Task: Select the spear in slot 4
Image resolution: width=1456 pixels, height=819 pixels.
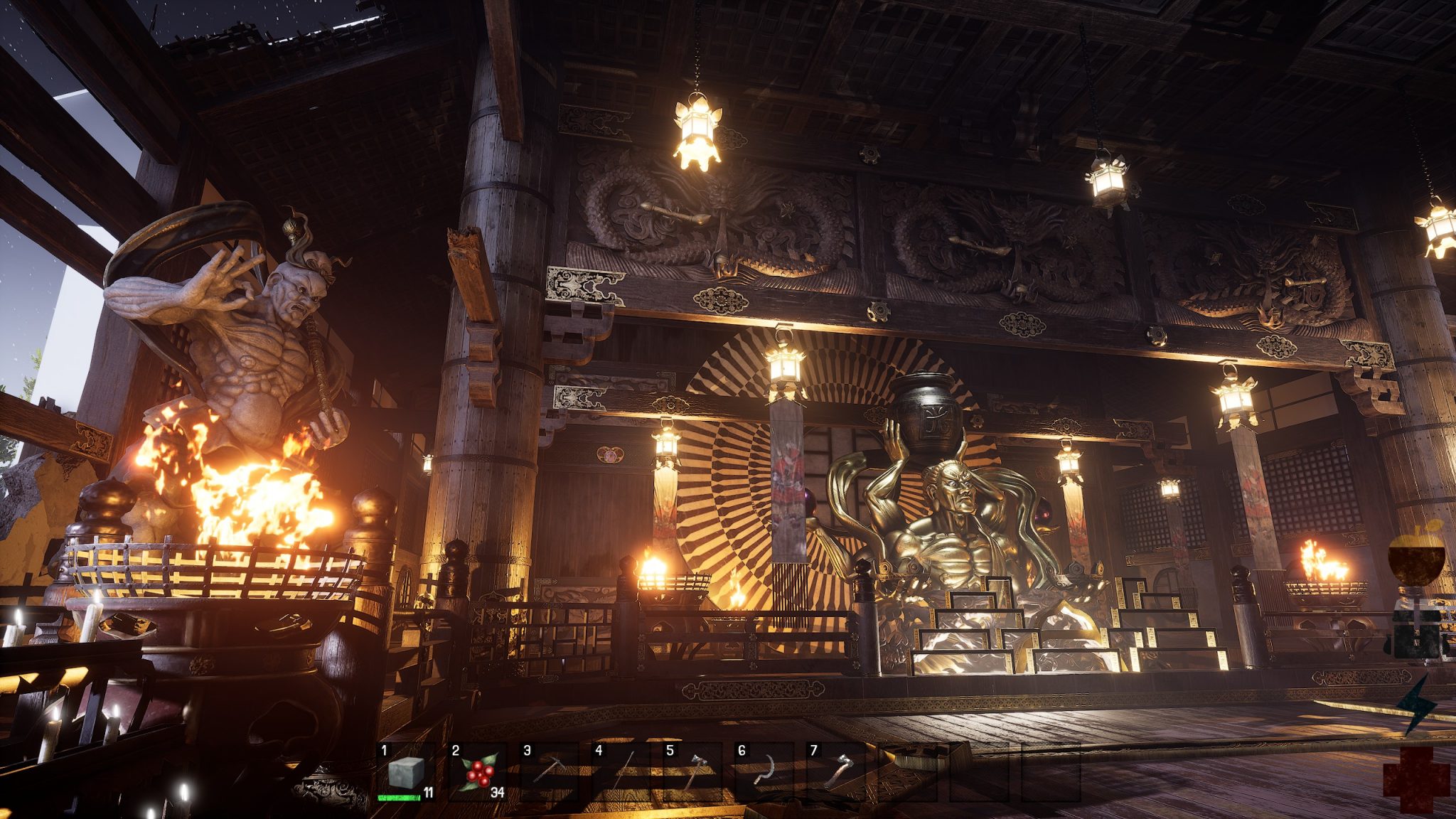Action: (x=621, y=772)
